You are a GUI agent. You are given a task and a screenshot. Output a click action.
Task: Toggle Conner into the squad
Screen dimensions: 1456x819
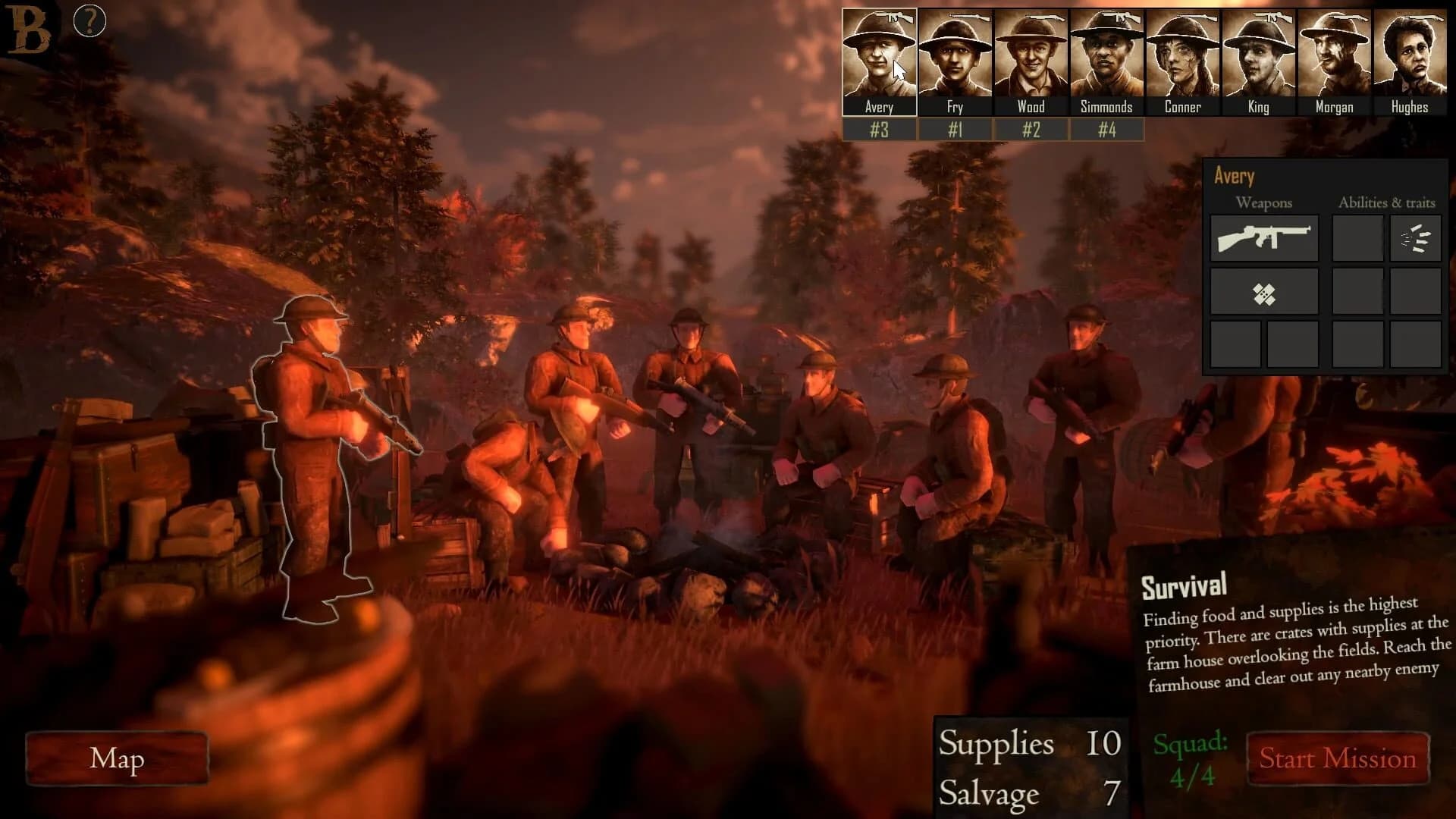tap(1182, 57)
